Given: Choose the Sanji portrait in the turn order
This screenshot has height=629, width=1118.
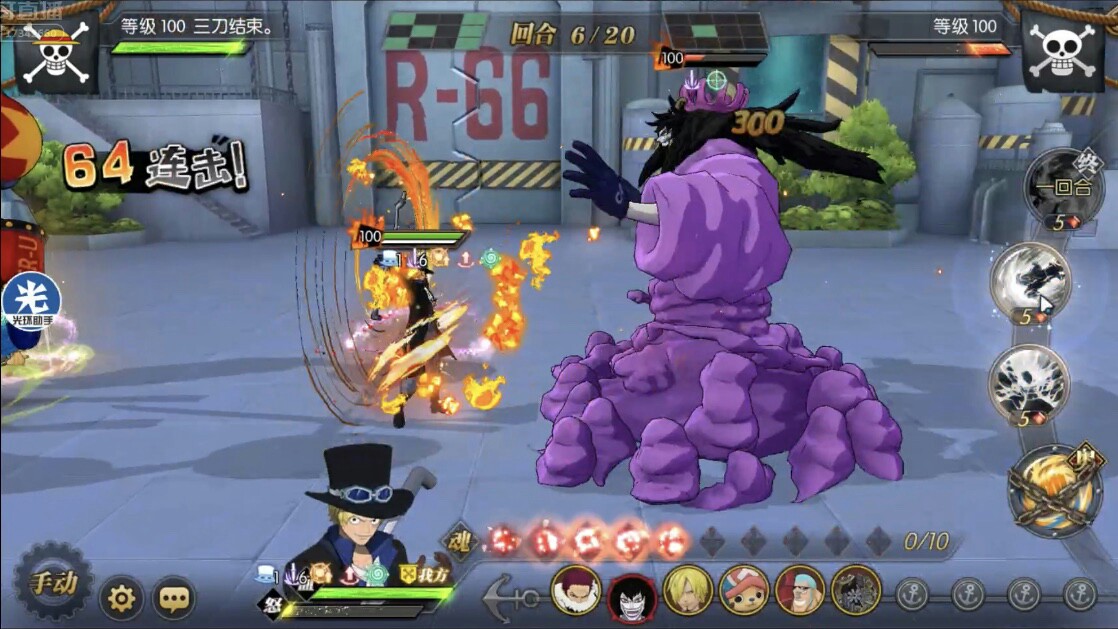Looking at the screenshot, I should [x=688, y=592].
